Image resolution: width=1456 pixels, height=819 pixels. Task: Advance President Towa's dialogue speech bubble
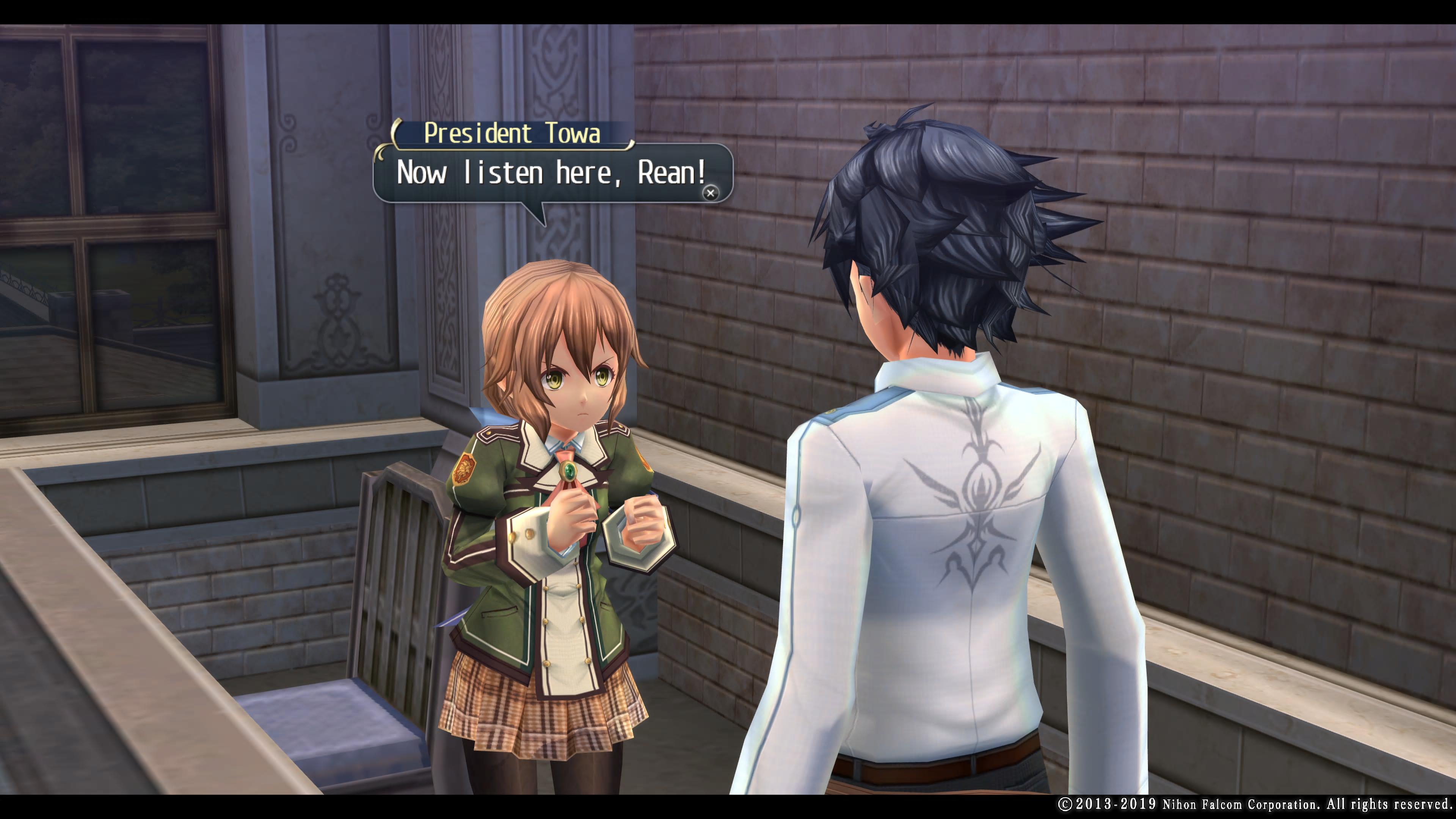click(x=711, y=193)
